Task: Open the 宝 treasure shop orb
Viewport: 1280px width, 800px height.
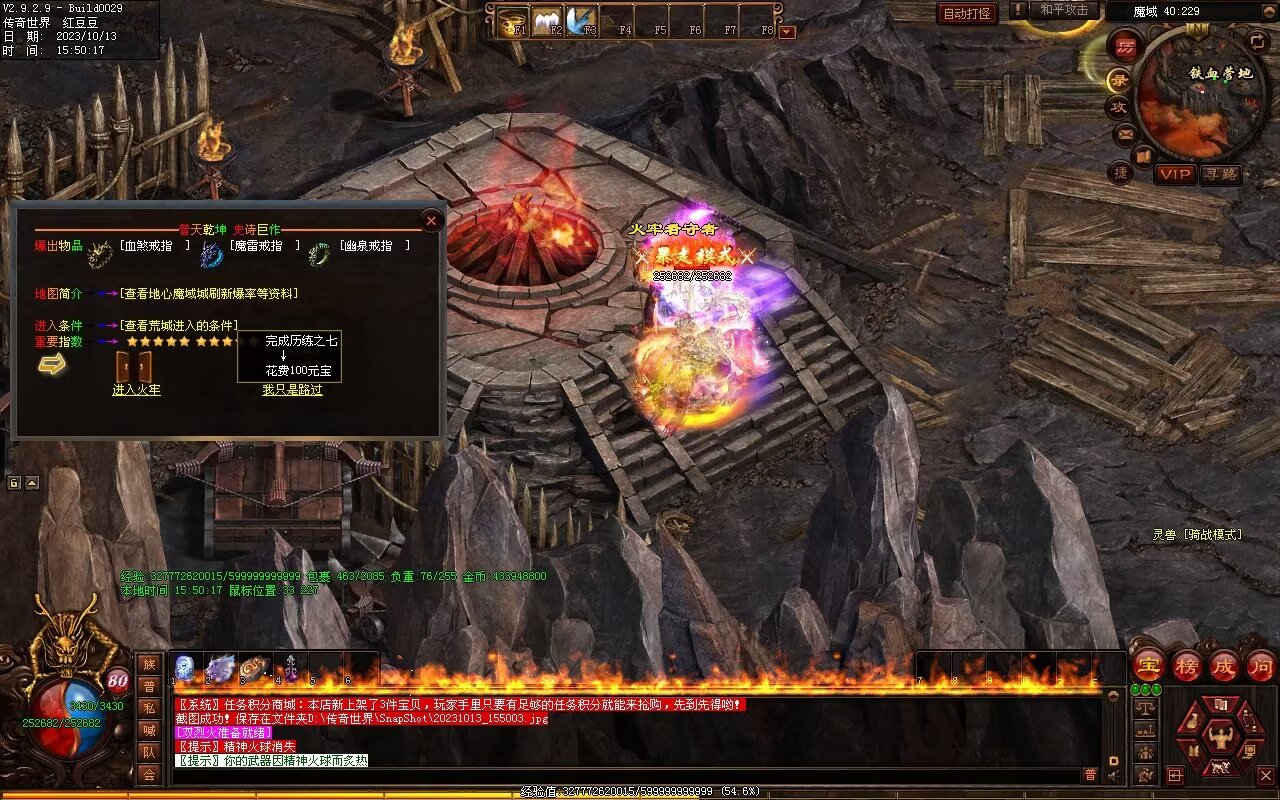Action: pyautogui.click(x=1148, y=665)
